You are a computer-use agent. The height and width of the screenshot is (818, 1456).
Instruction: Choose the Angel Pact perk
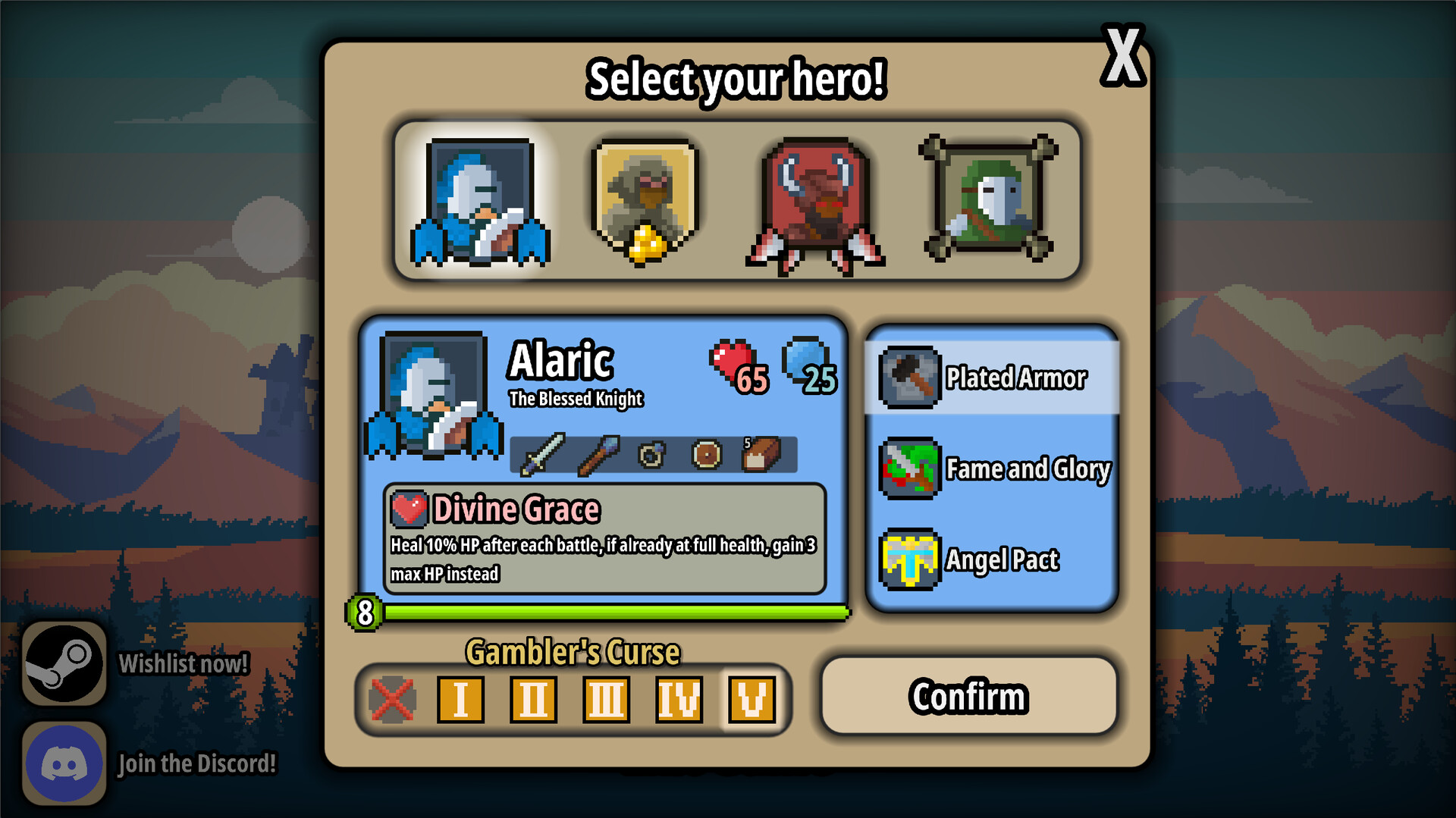coord(993,559)
